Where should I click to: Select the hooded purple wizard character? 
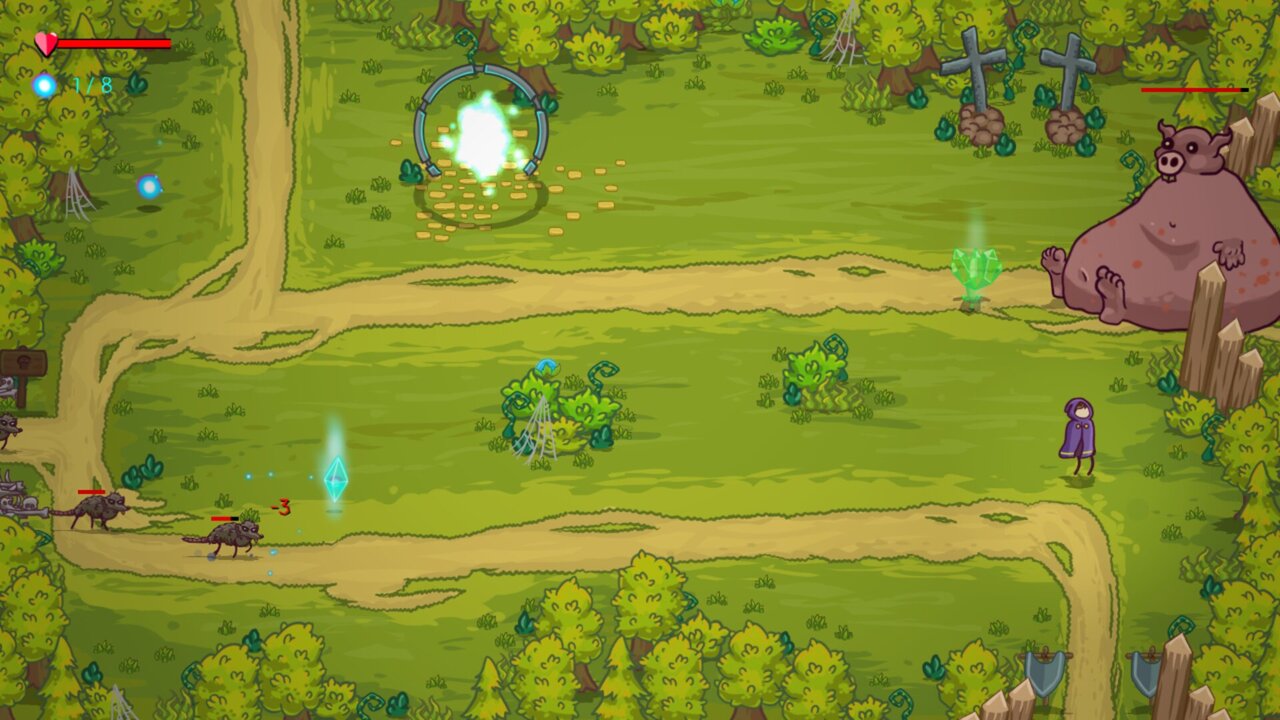pyautogui.click(x=1080, y=430)
